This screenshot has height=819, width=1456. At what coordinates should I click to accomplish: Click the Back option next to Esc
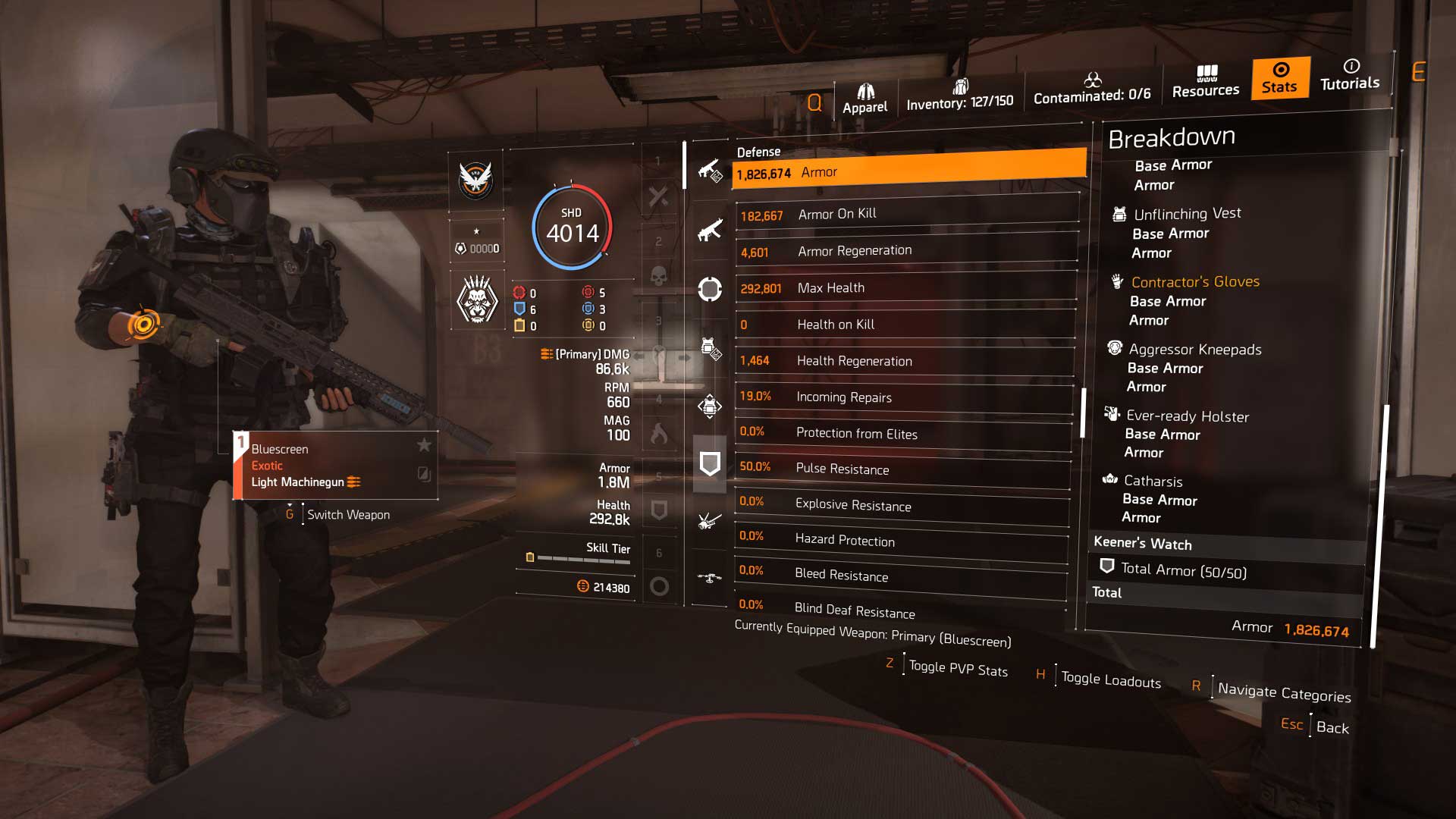(1334, 728)
